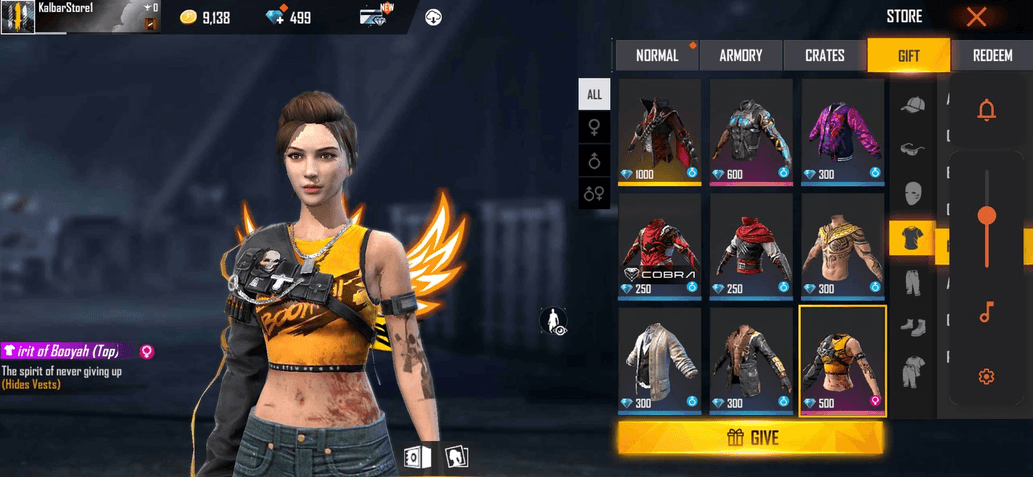This screenshot has width=1033, height=477.
Task: Select the All gender filter
Action: pos(594,94)
